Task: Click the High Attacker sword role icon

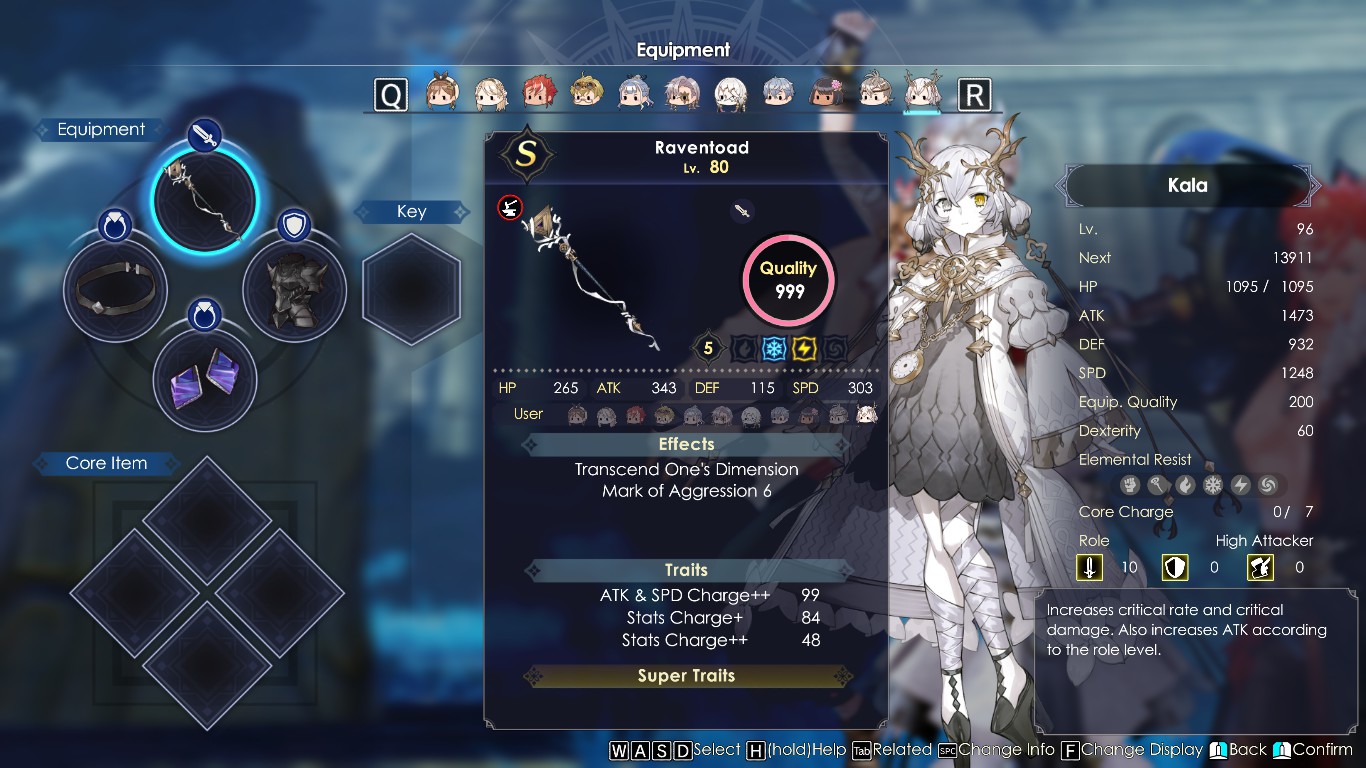Action: 1089,568
